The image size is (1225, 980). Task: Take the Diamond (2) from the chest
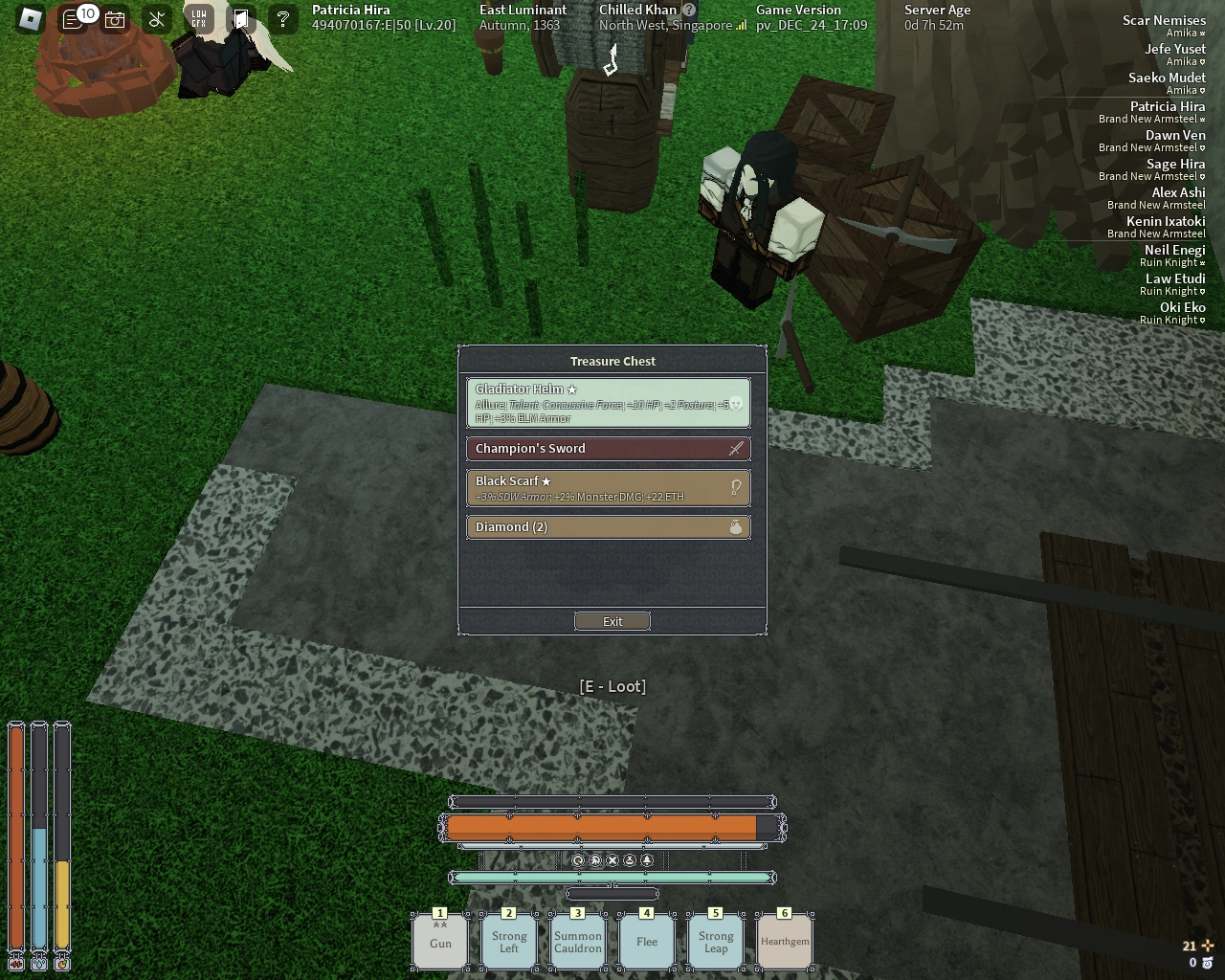pyautogui.click(x=609, y=526)
